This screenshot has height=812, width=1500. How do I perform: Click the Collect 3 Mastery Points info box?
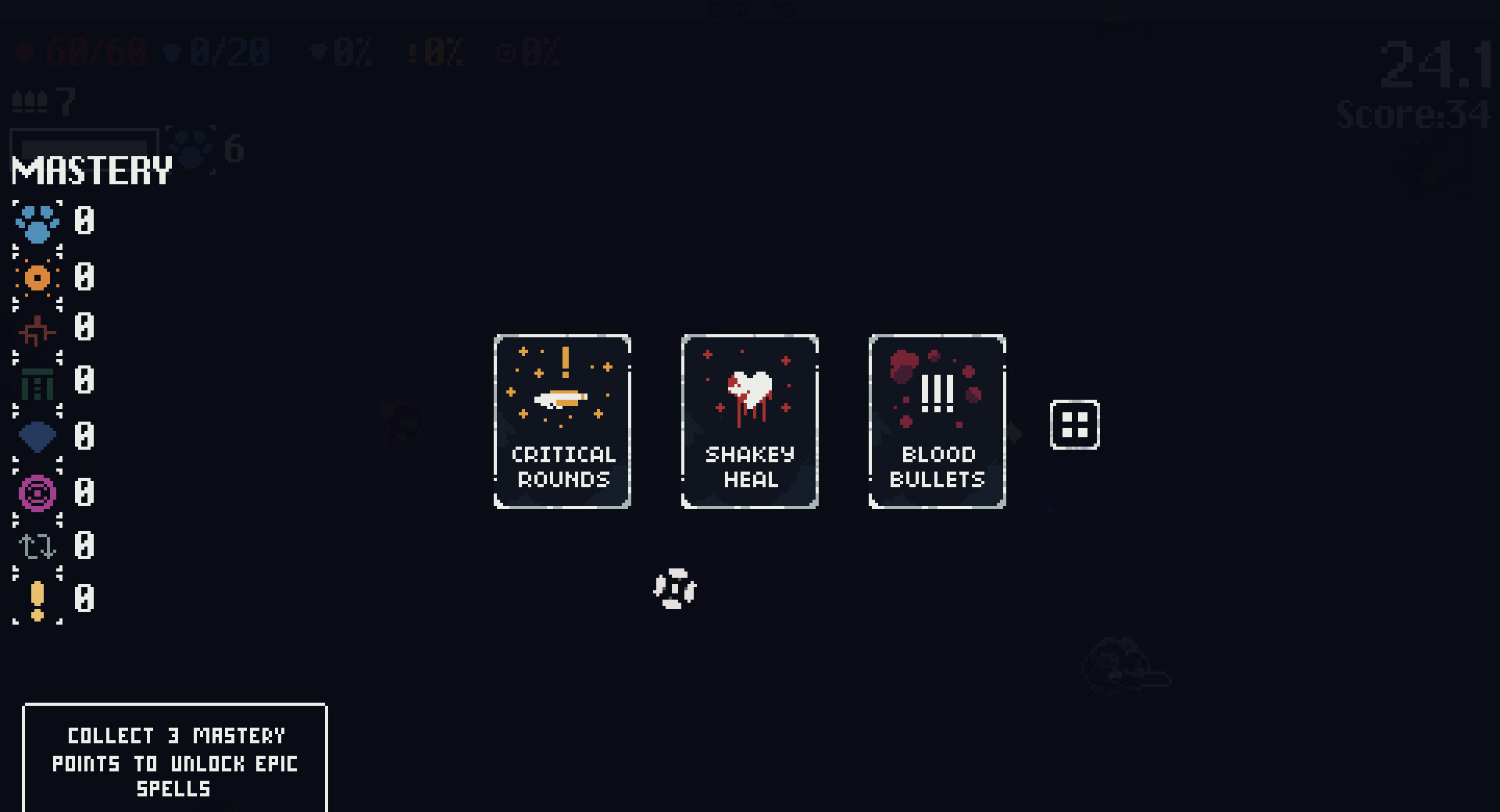[x=175, y=762]
